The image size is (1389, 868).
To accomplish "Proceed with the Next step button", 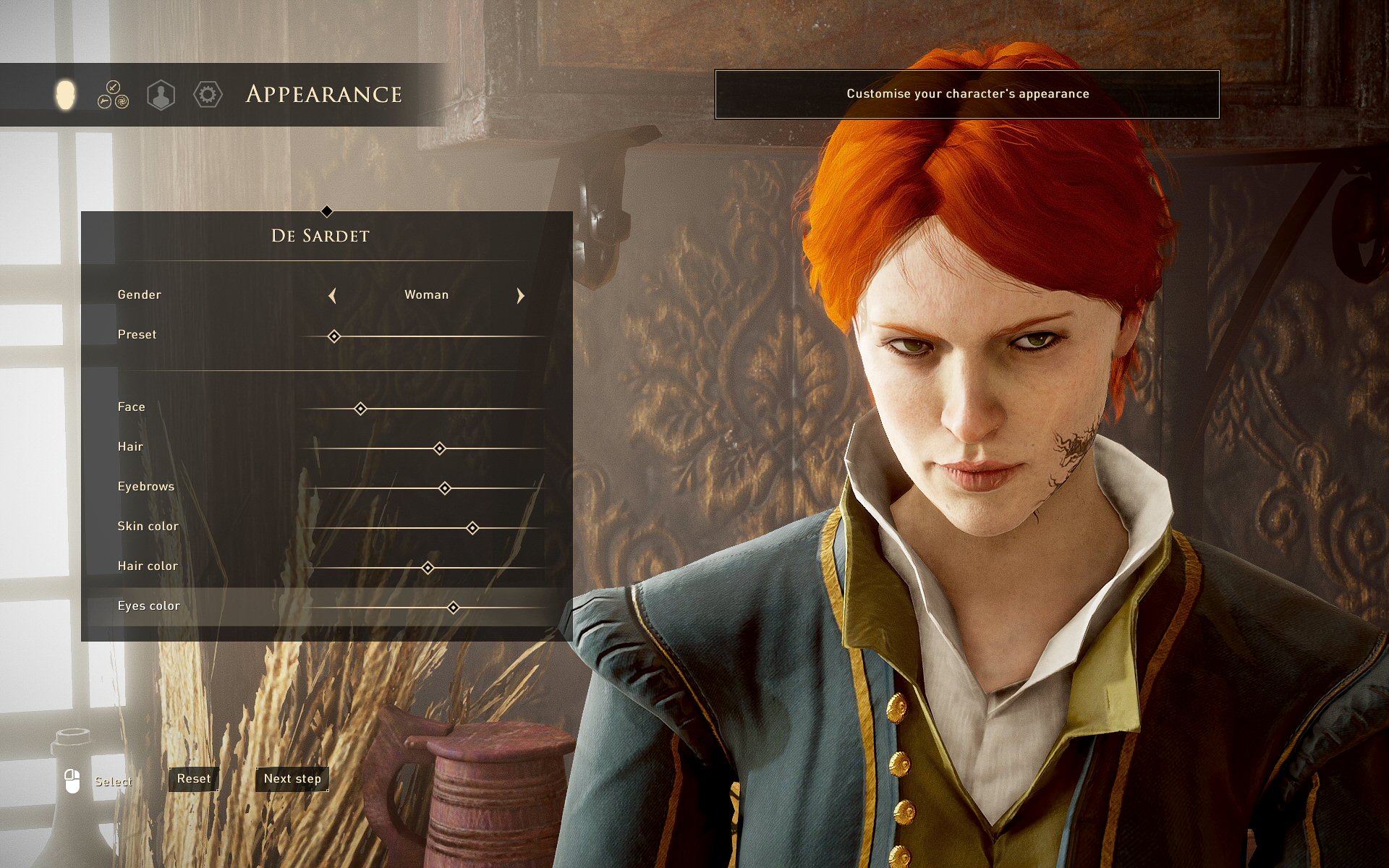I will coord(292,779).
